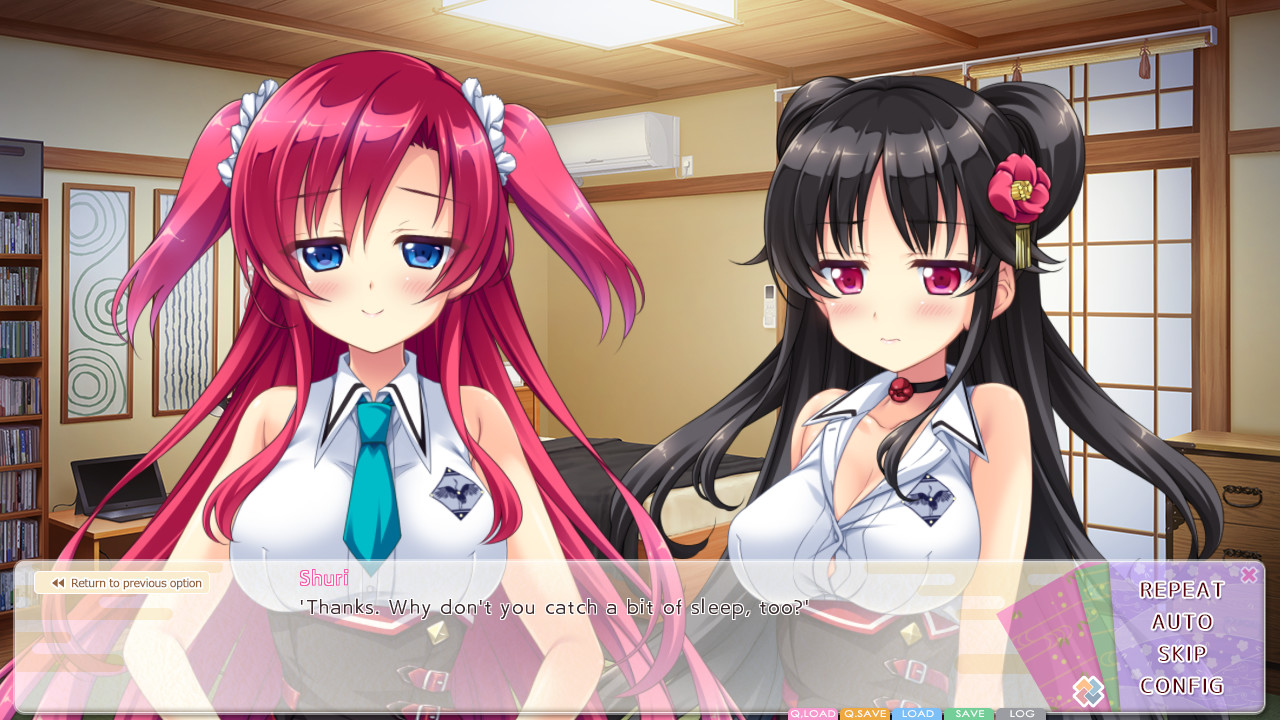
Task: Click the game scene to continue
Action: 640,300
